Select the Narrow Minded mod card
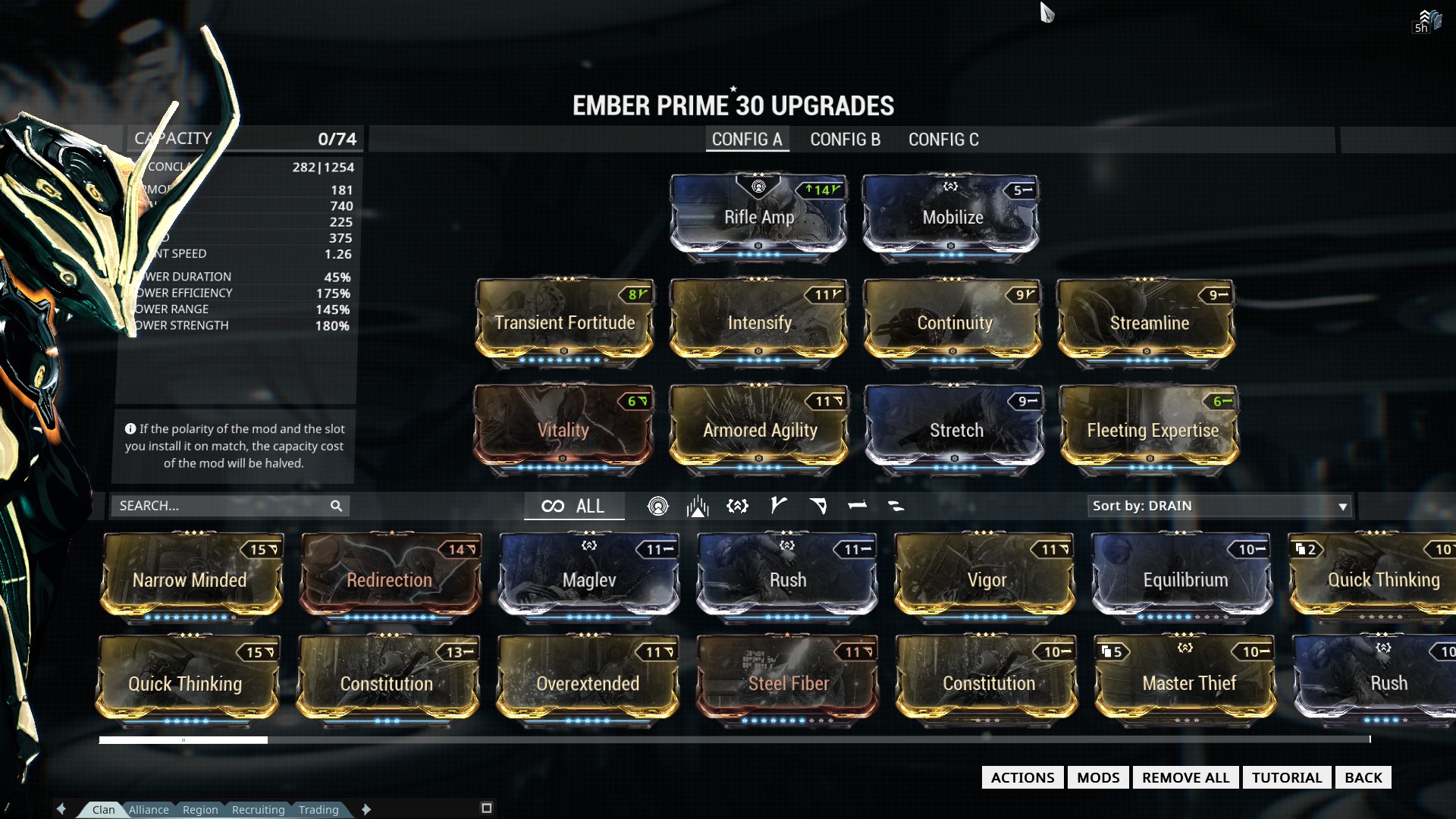This screenshot has height=819, width=1456. [x=190, y=580]
